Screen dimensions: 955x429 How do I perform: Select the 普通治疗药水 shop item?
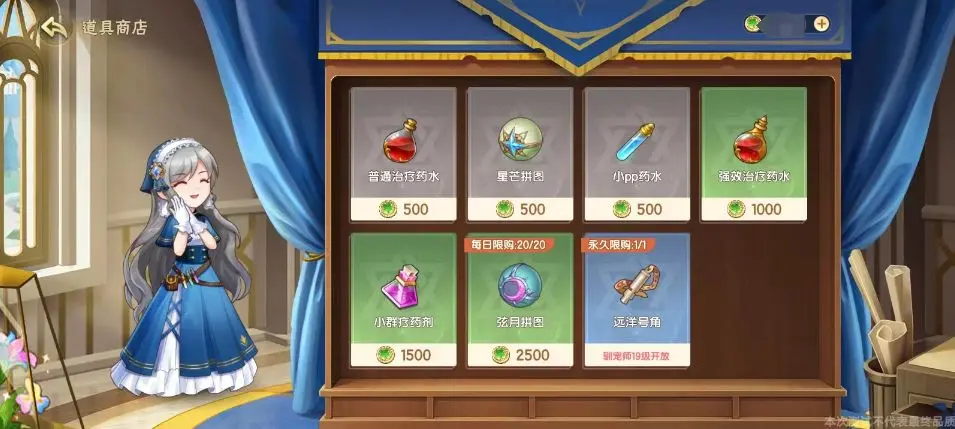(403, 153)
